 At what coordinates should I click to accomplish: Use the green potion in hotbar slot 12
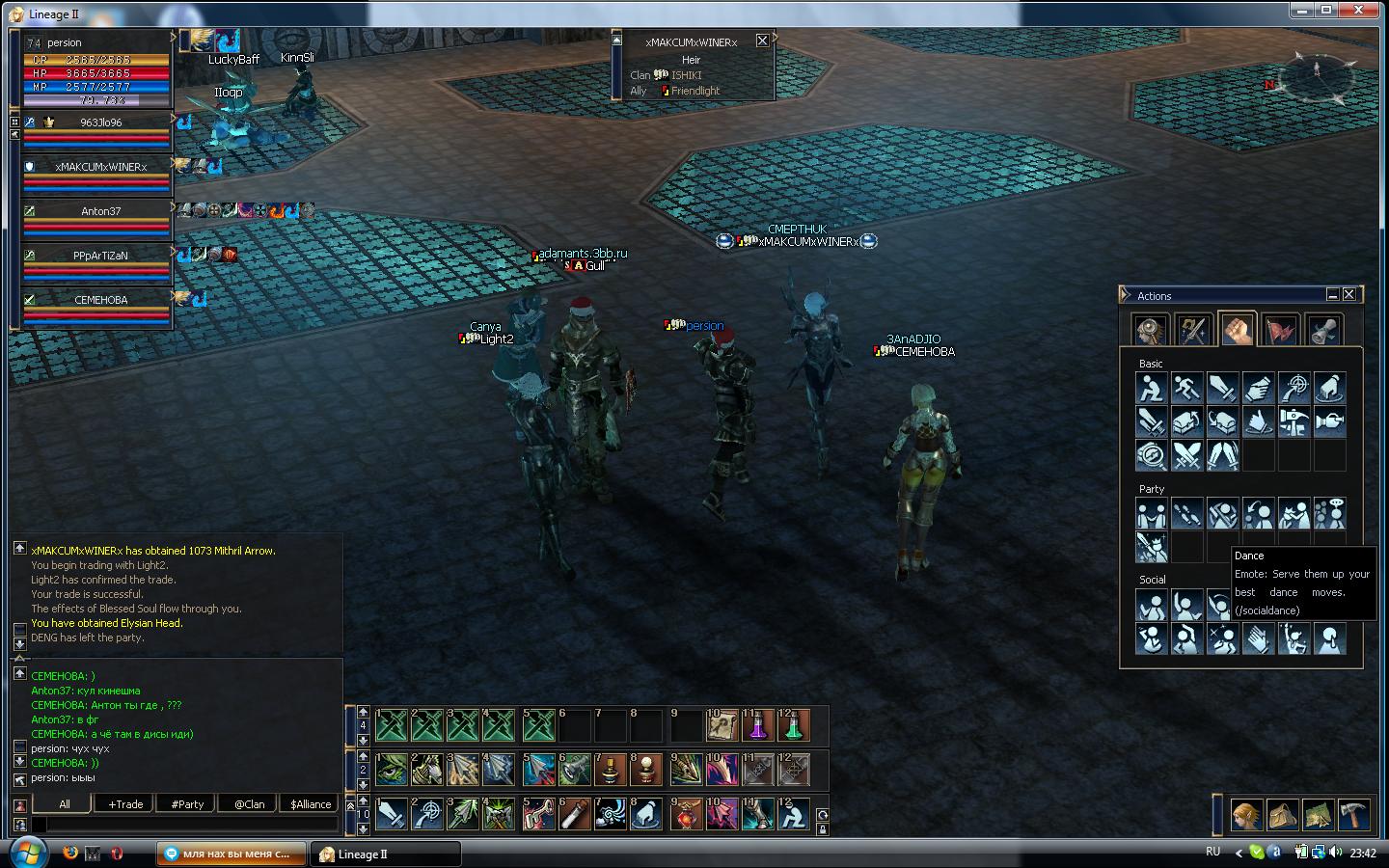(x=793, y=725)
